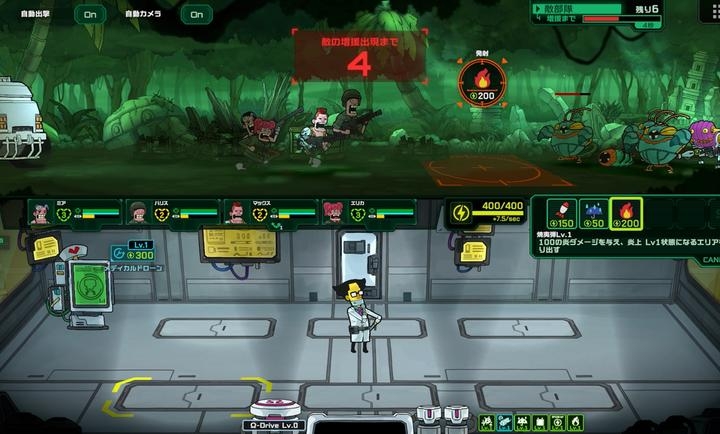720x434 pixels.
Task: Select squad member エリカ's portrait
Action: 333,211
